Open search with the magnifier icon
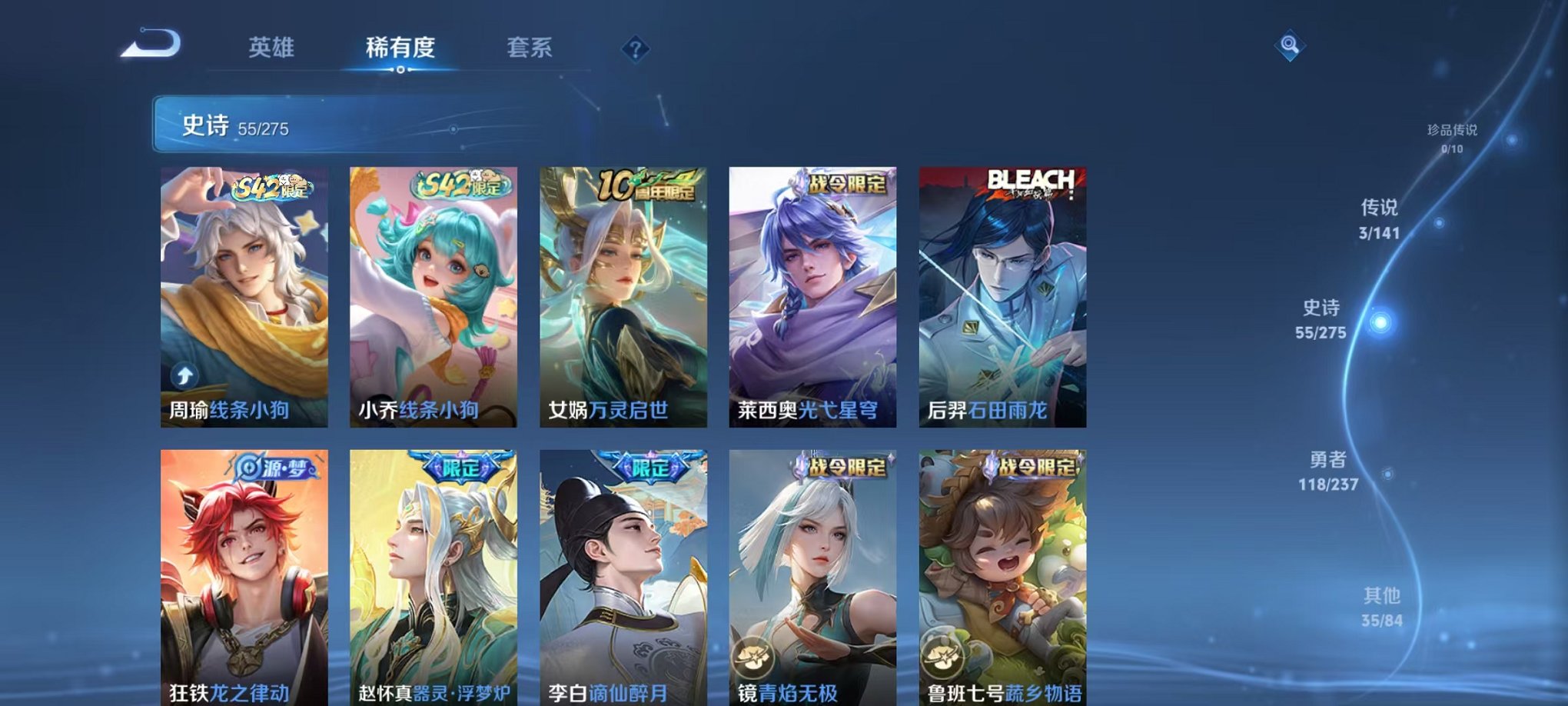The height and width of the screenshot is (706, 1568). [1290, 45]
